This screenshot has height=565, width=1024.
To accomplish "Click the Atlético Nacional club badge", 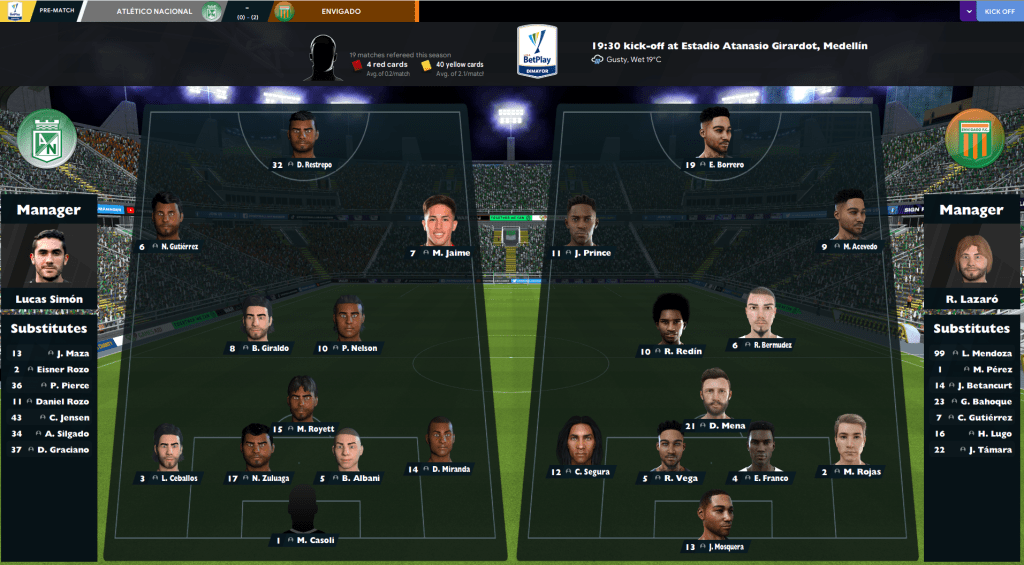I will 47,139.
